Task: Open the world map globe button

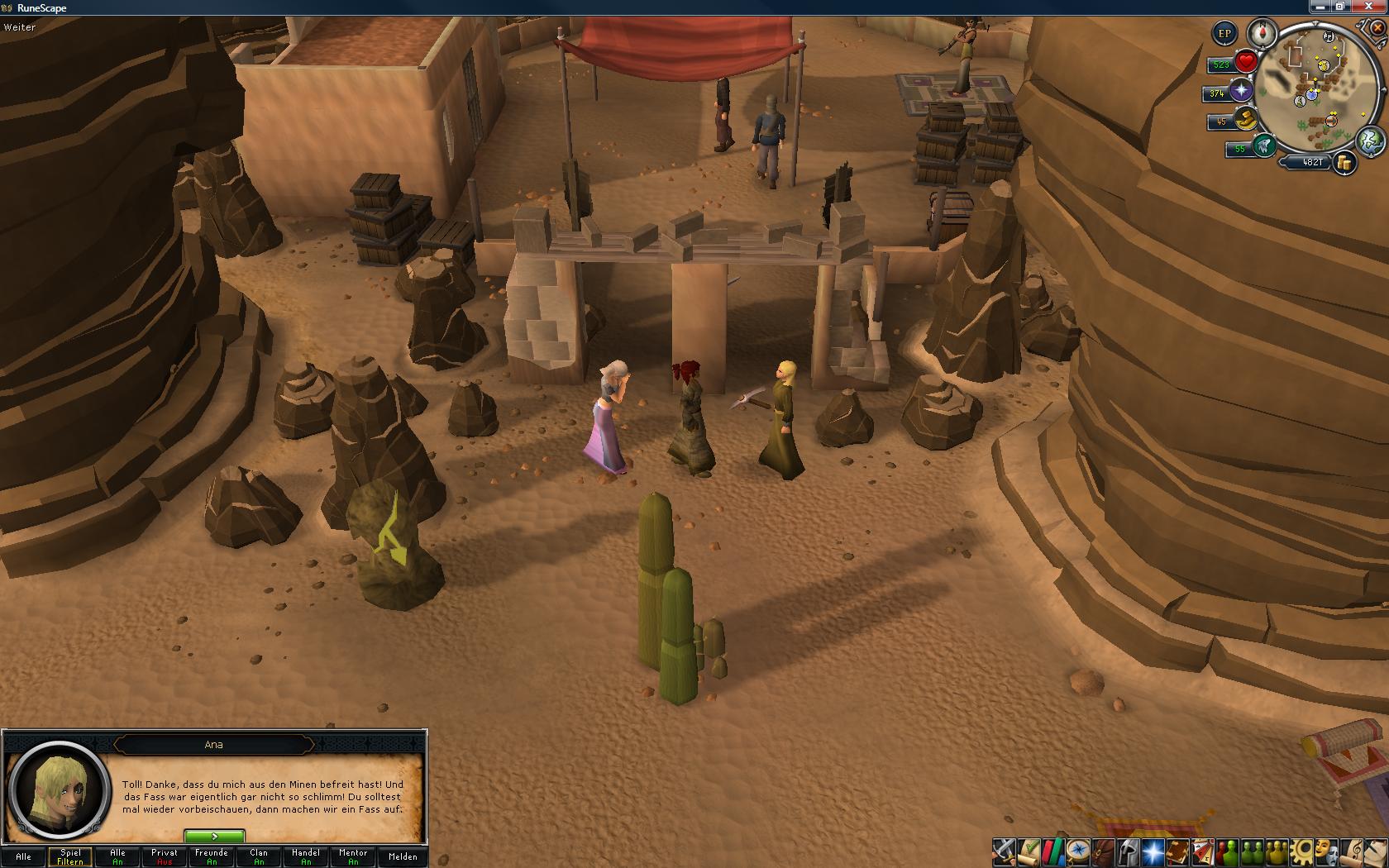Action: [1370, 141]
